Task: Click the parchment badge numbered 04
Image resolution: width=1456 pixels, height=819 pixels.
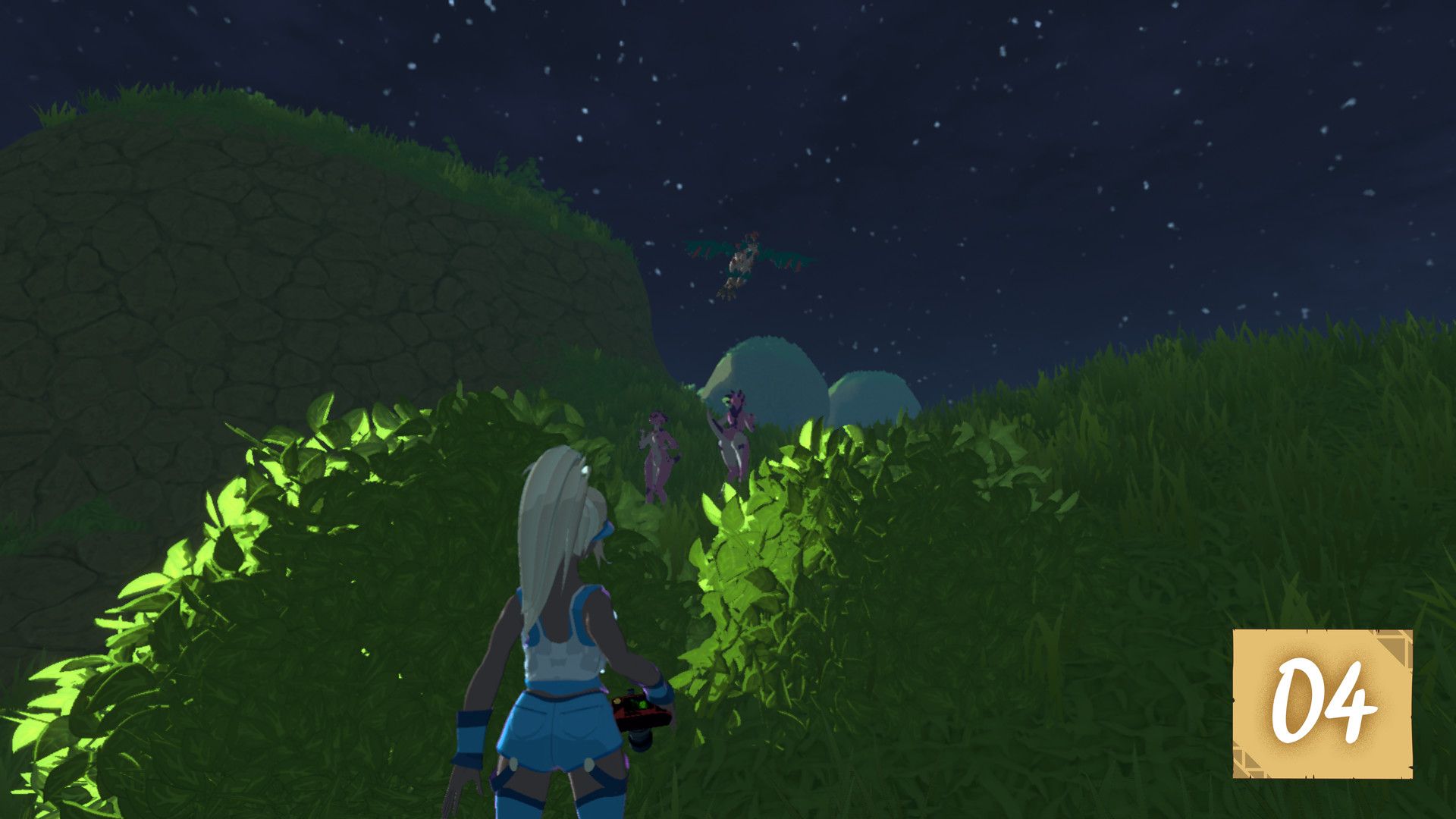Action: pos(1322,702)
